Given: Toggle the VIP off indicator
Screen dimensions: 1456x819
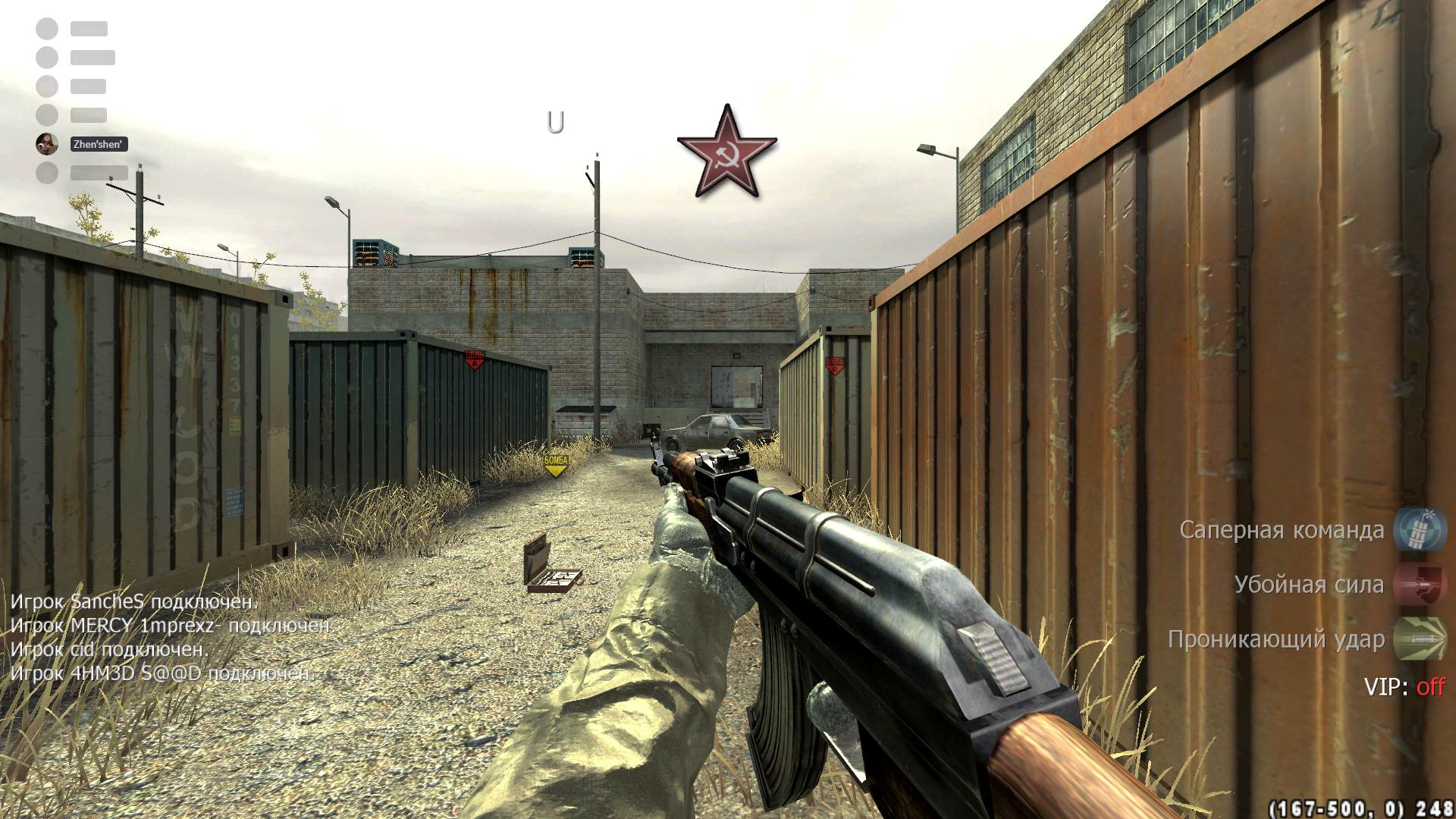Looking at the screenshot, I should (x=1430, y=687).
